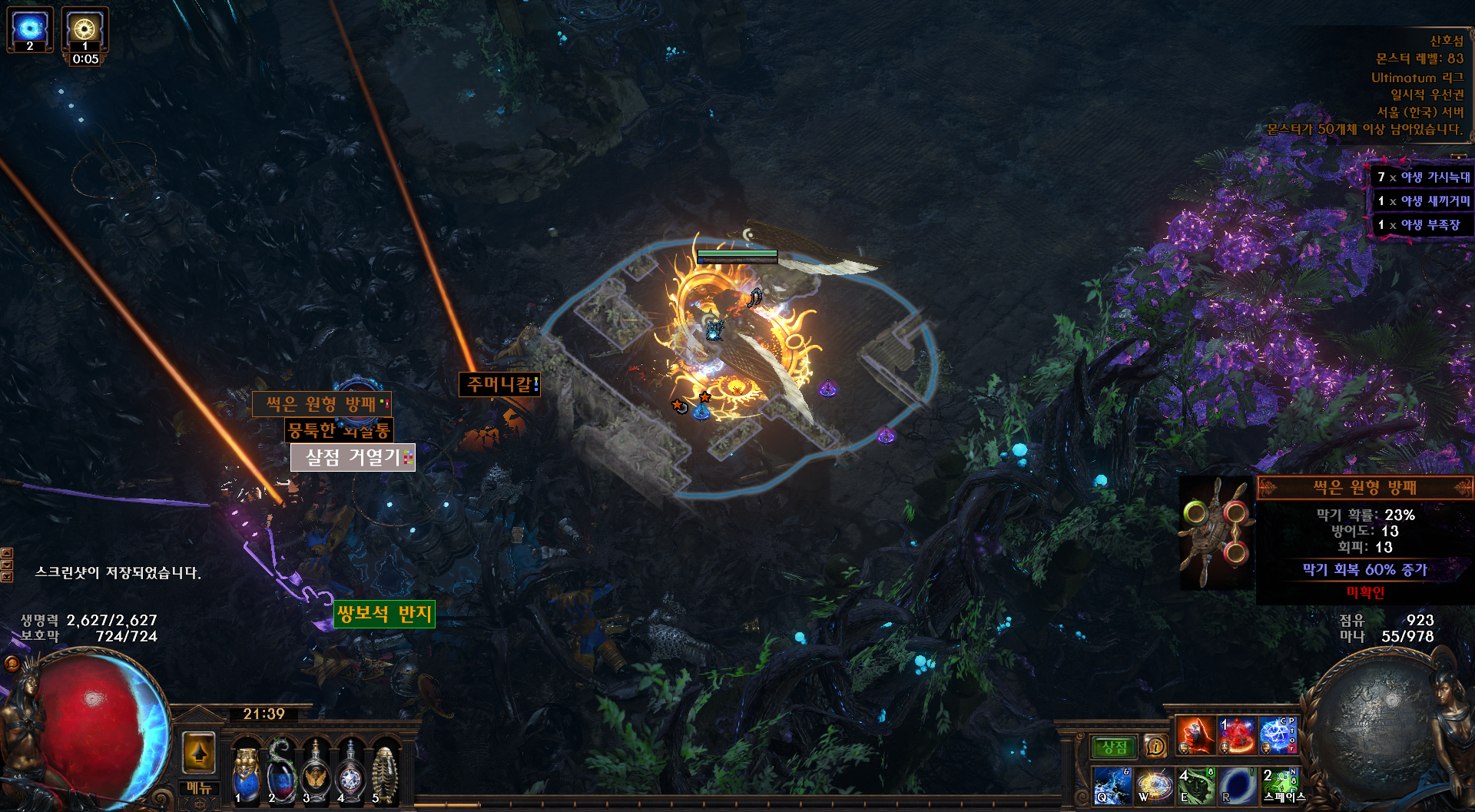Select the blue lightning orb skill icon
This screenshot has height=812, width=1475.
[1278, 735]
